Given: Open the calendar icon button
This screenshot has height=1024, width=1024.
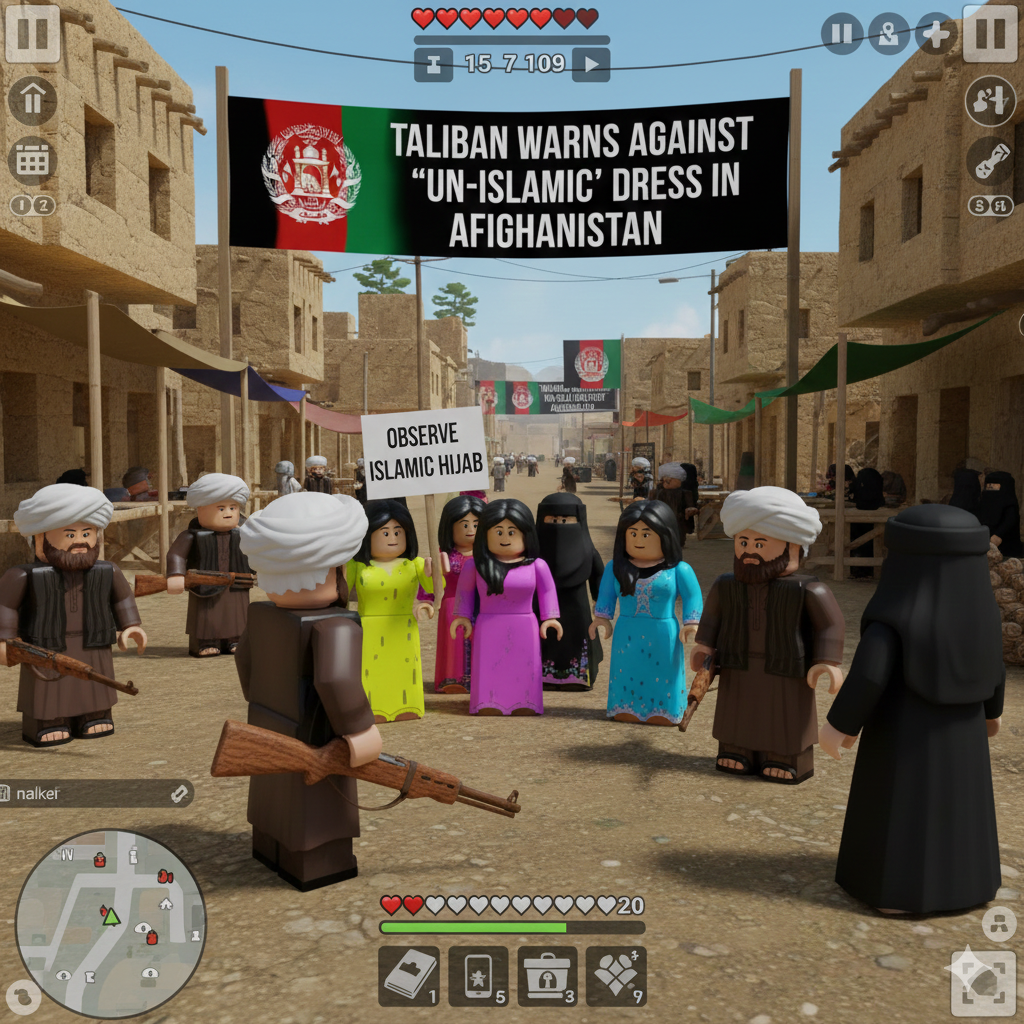Looking at the screenshot, I should [32, 160].
